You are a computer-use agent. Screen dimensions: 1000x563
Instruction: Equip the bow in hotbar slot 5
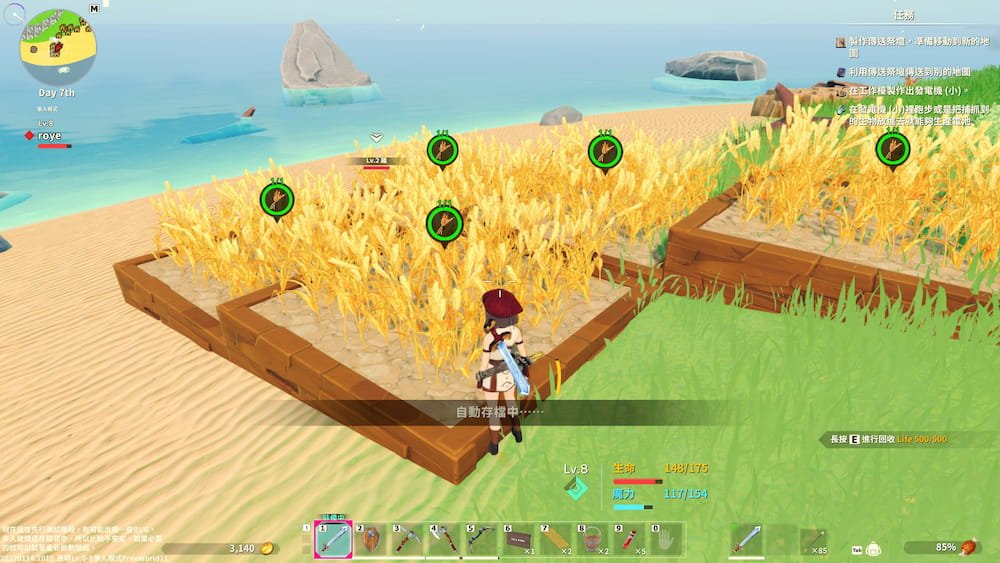pyautogui.click(x=482, y=540)
